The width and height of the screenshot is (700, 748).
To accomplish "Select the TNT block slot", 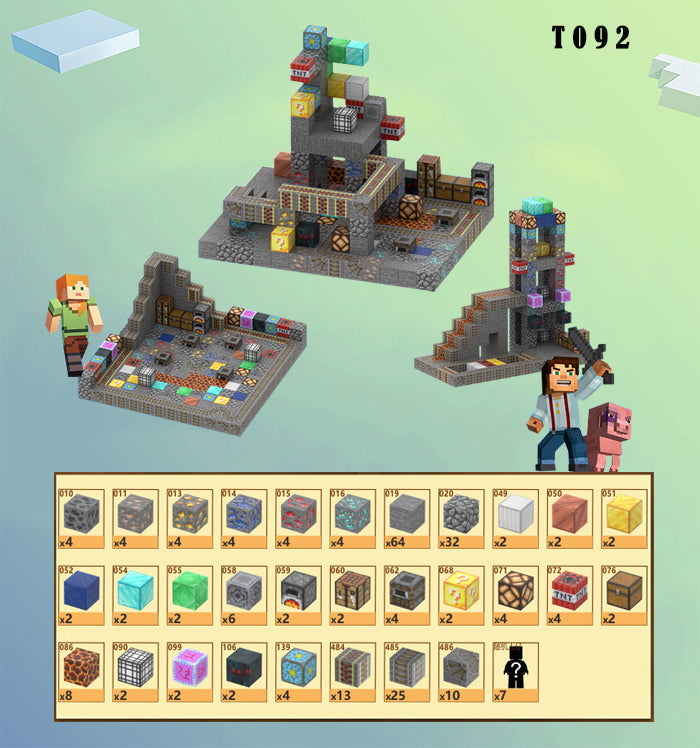I will tap(568, 592).
